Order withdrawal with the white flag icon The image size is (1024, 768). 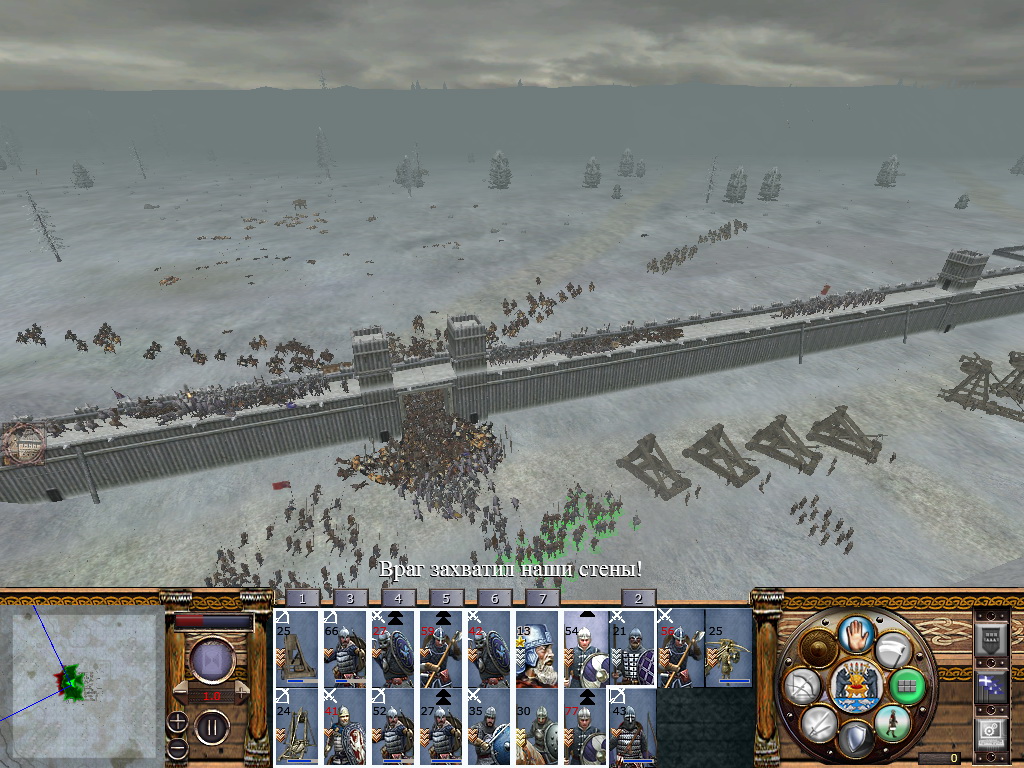895,648
